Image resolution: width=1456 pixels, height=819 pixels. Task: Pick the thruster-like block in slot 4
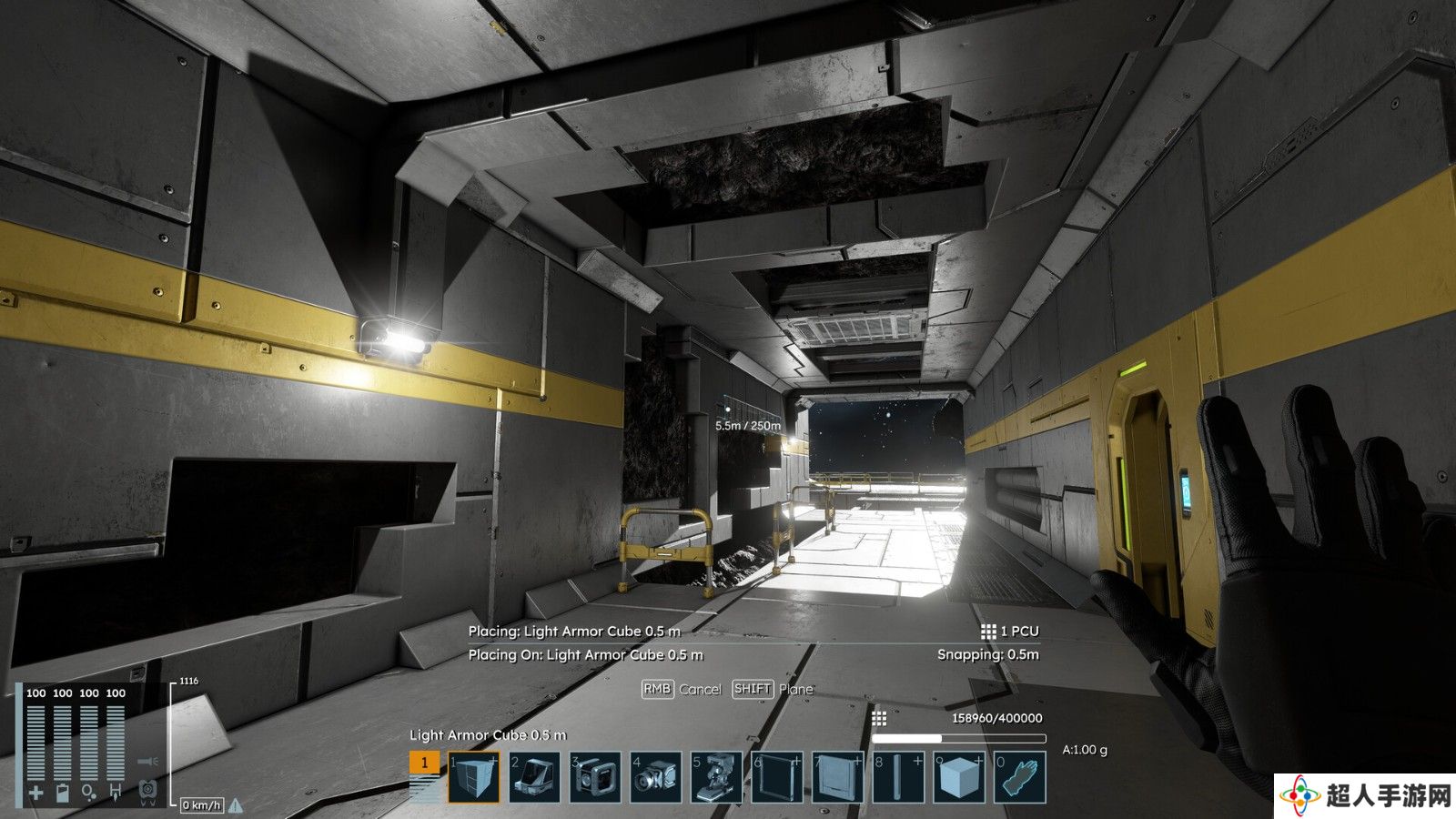[655, 777]
